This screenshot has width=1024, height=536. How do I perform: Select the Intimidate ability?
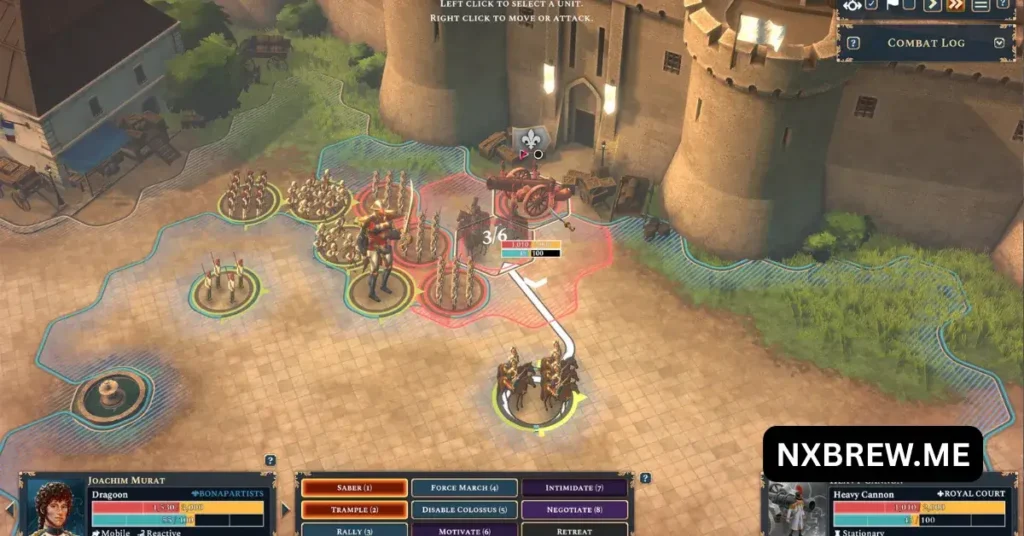[574, 488]
